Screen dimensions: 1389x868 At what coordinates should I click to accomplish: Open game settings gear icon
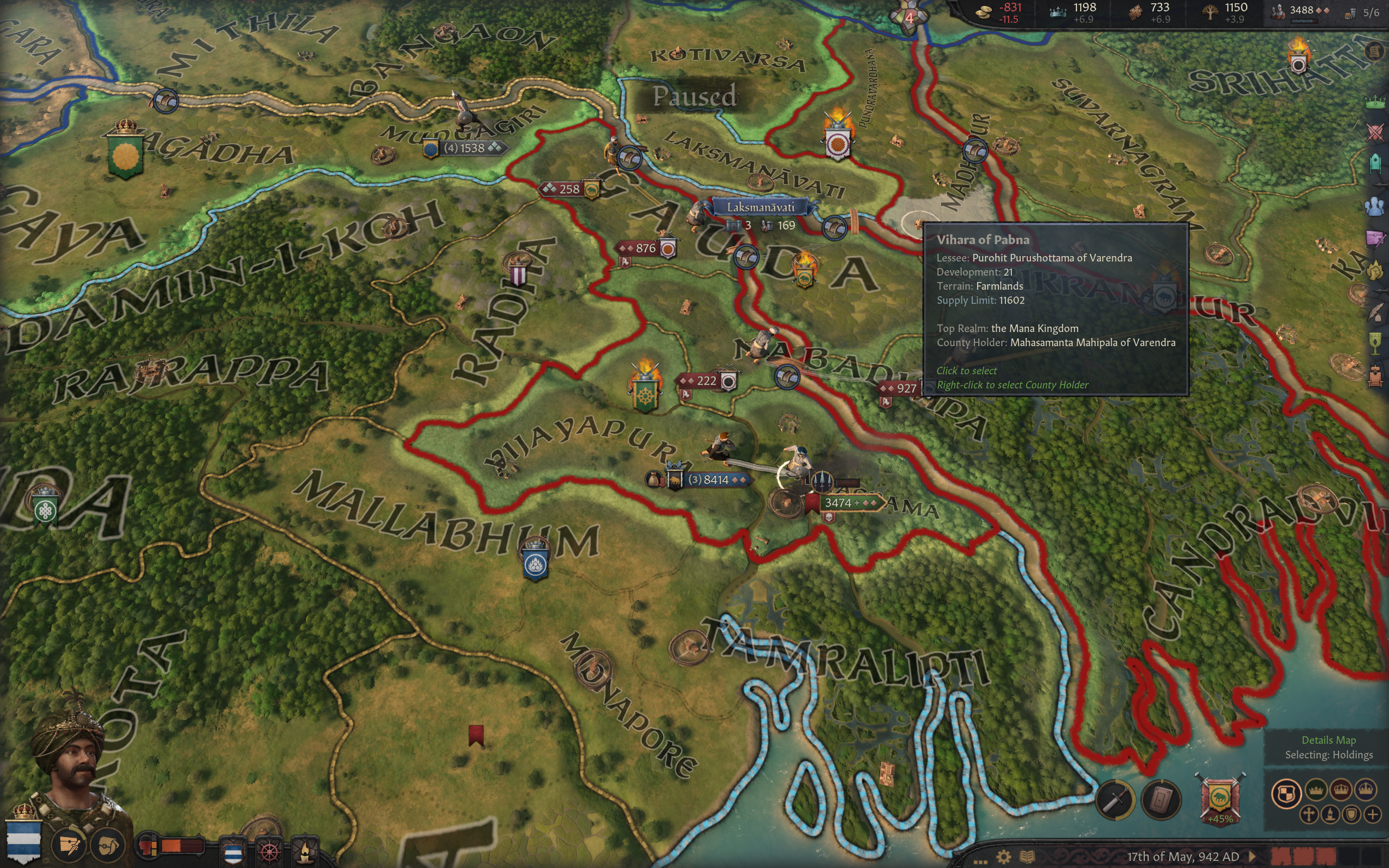point(1003,857)
